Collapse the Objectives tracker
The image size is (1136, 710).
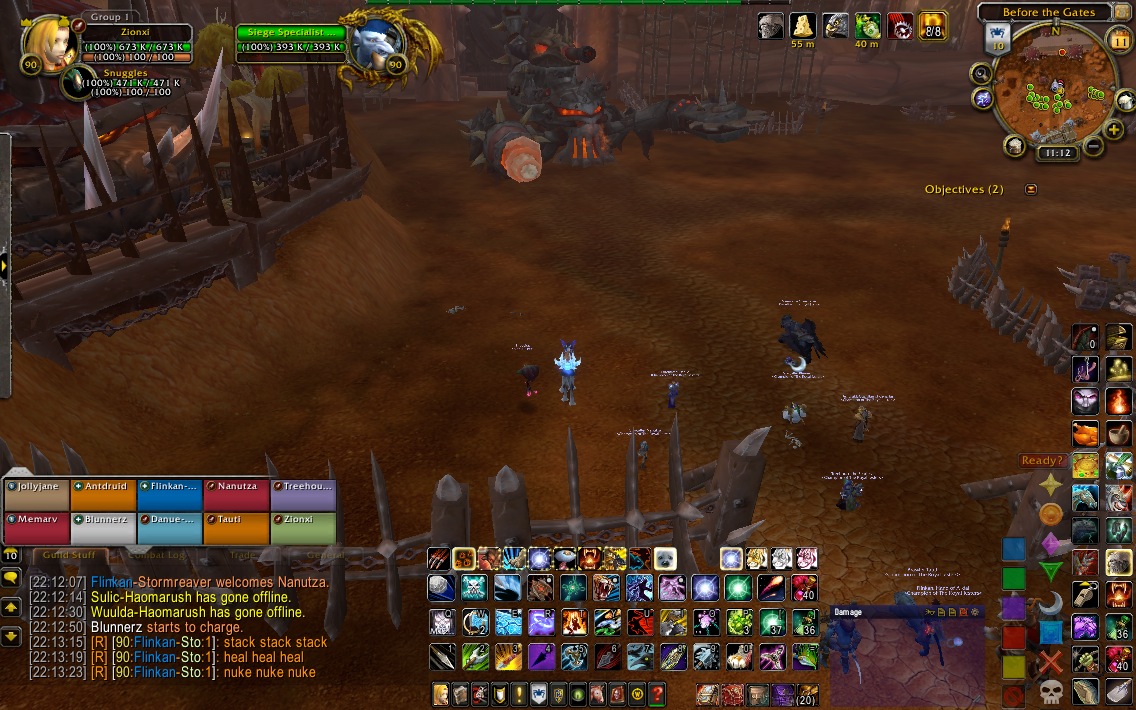[1031, 189]
